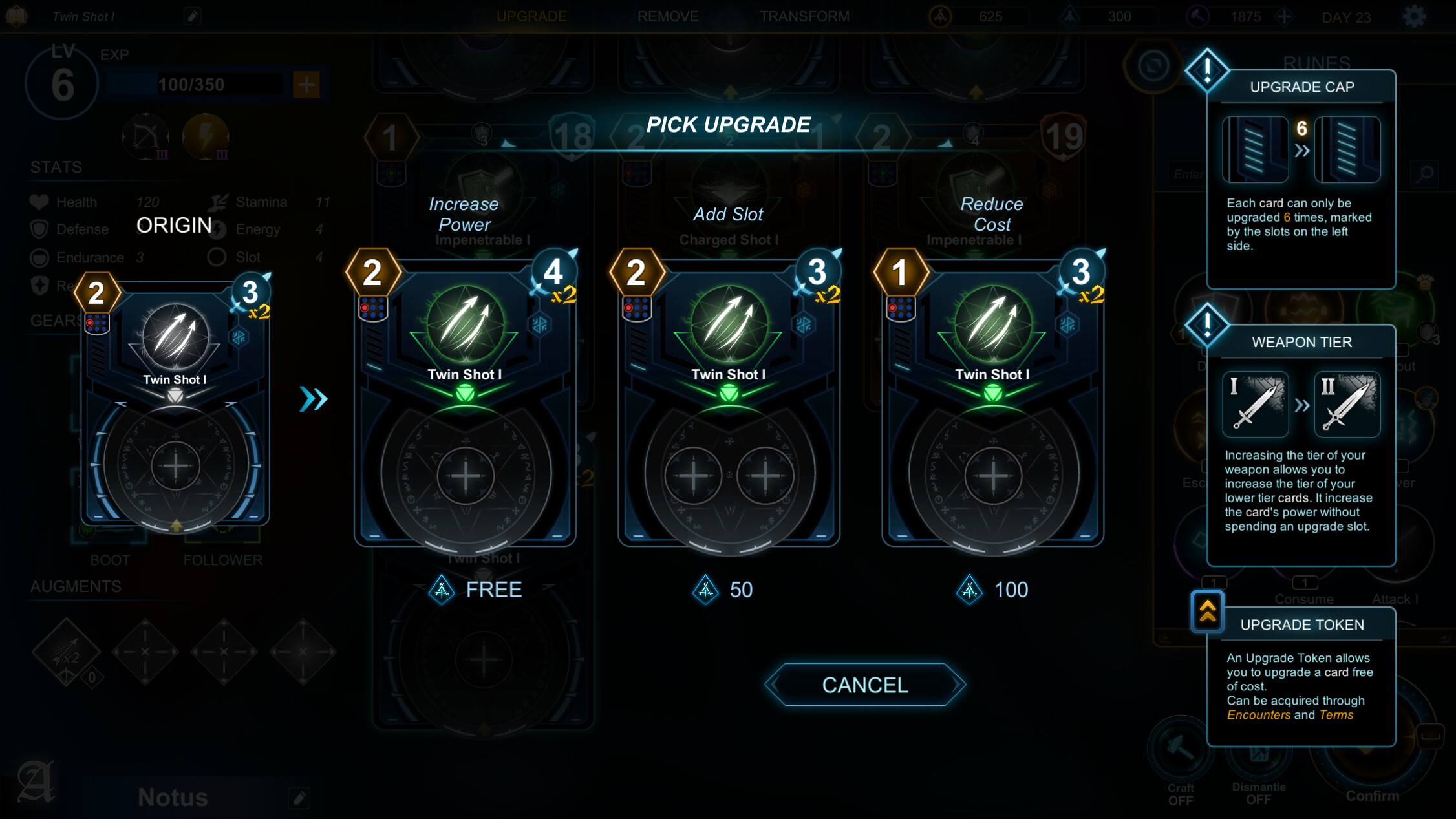Open the lightning skill icon beside the bow
Screen dimensions: 1456x819
click(207, 136)
